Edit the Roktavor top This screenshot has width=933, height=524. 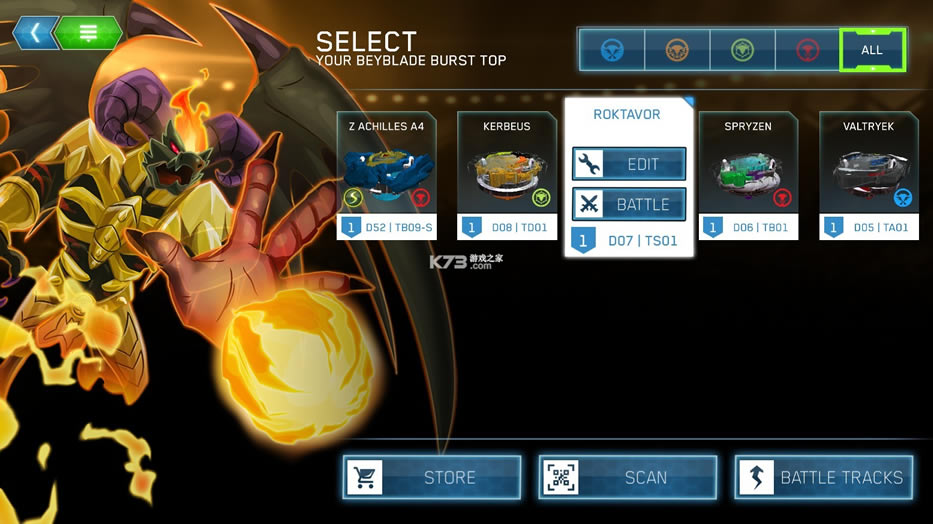point(629,164)
